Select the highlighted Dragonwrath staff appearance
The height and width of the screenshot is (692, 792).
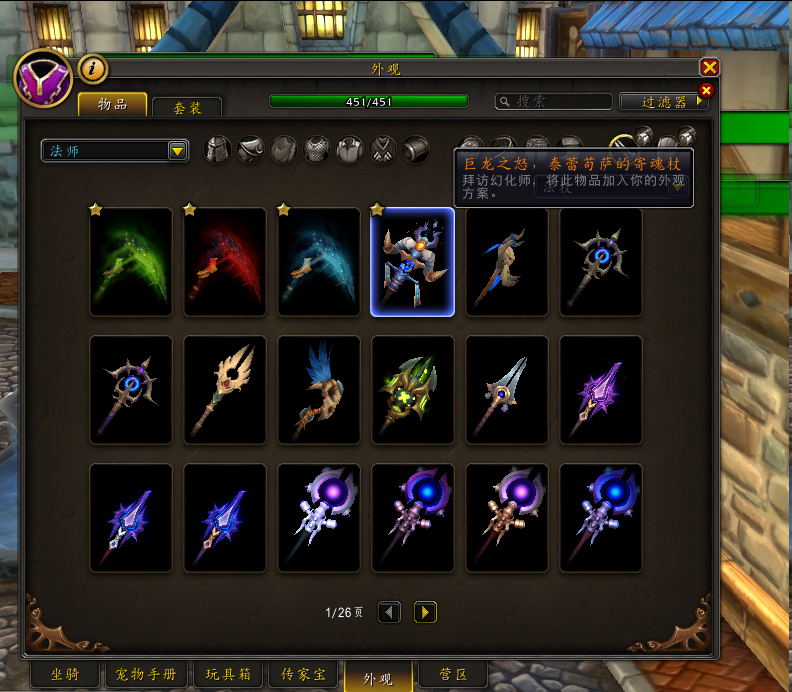point(413,262)
